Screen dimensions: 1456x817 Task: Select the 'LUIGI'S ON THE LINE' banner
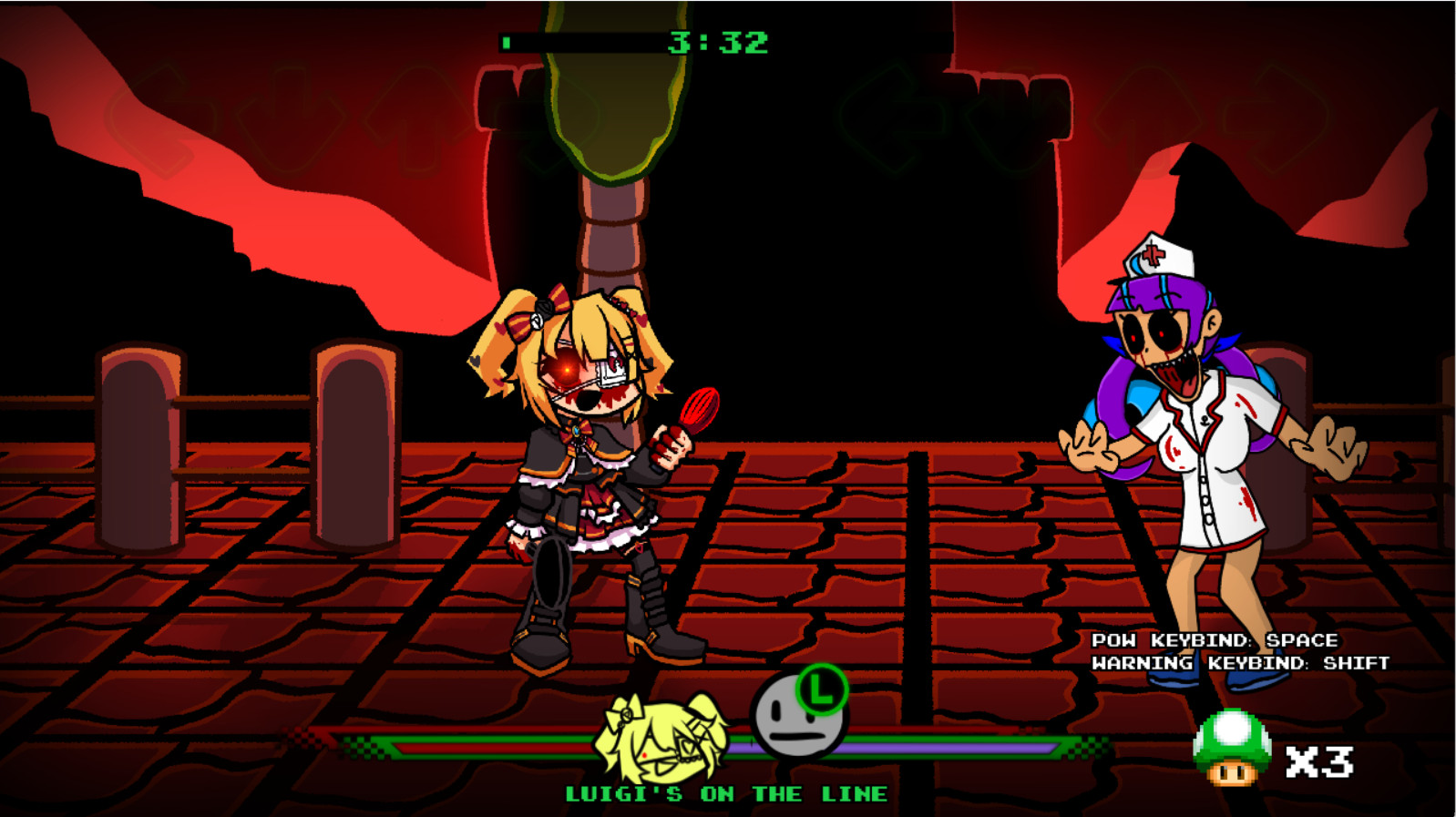pyautogui.click(x=724, y=792)
